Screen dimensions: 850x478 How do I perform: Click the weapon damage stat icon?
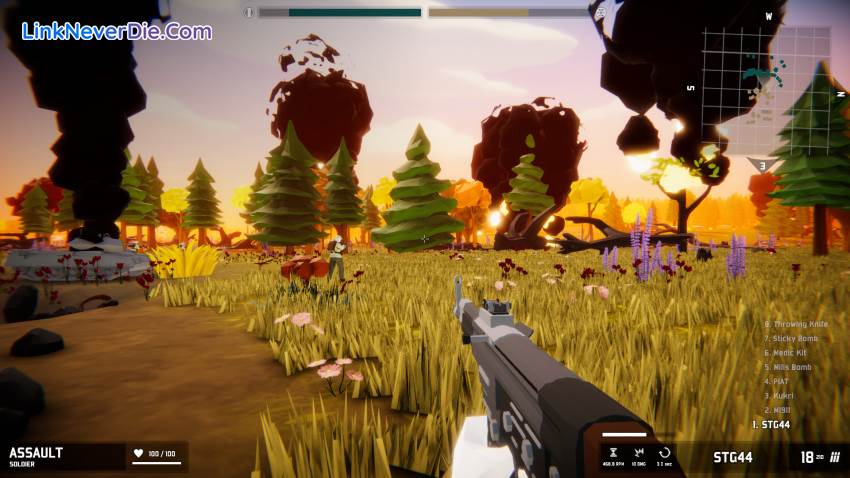coord(638,453)
